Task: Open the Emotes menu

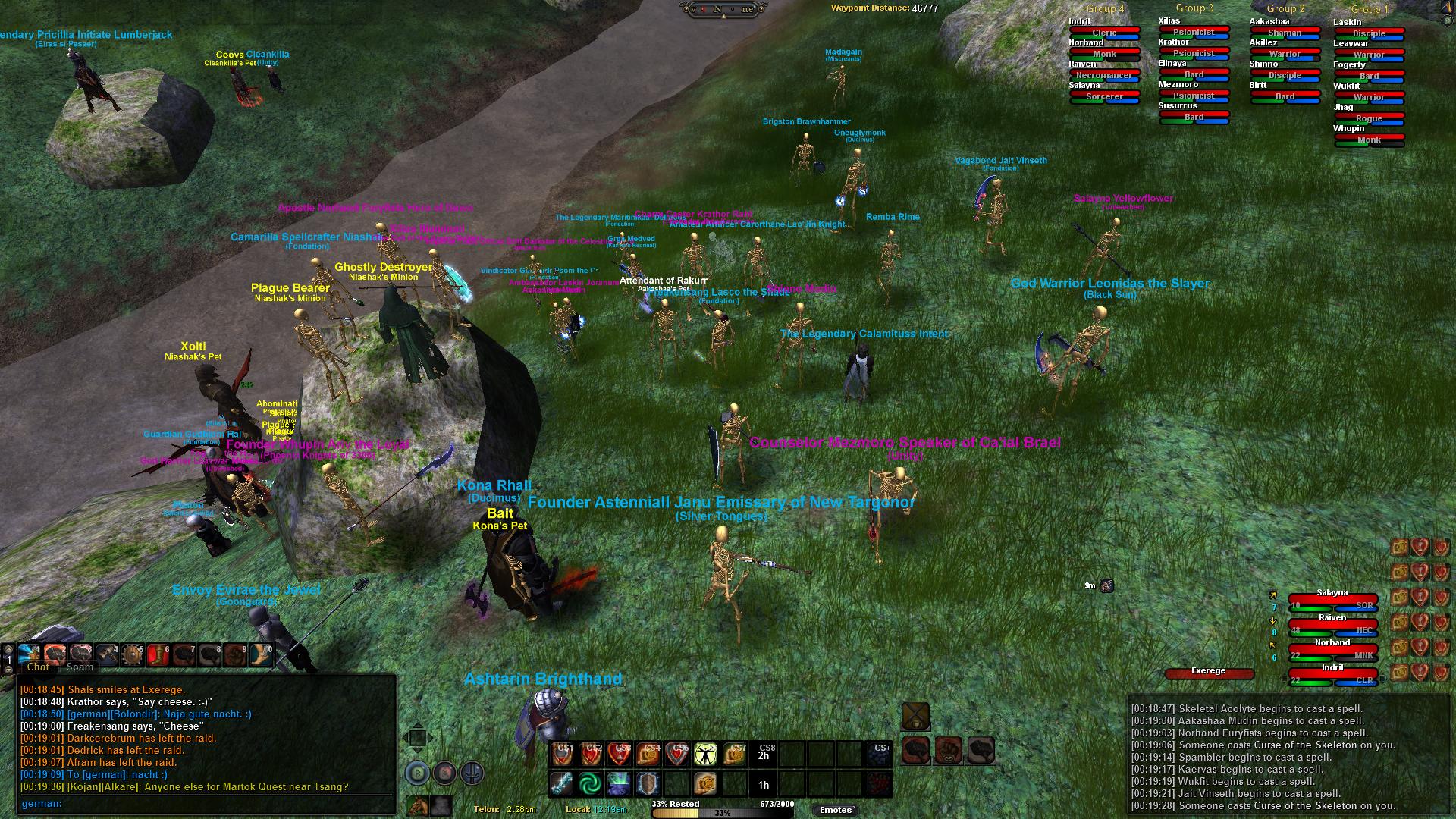Action: coord(836,810)
